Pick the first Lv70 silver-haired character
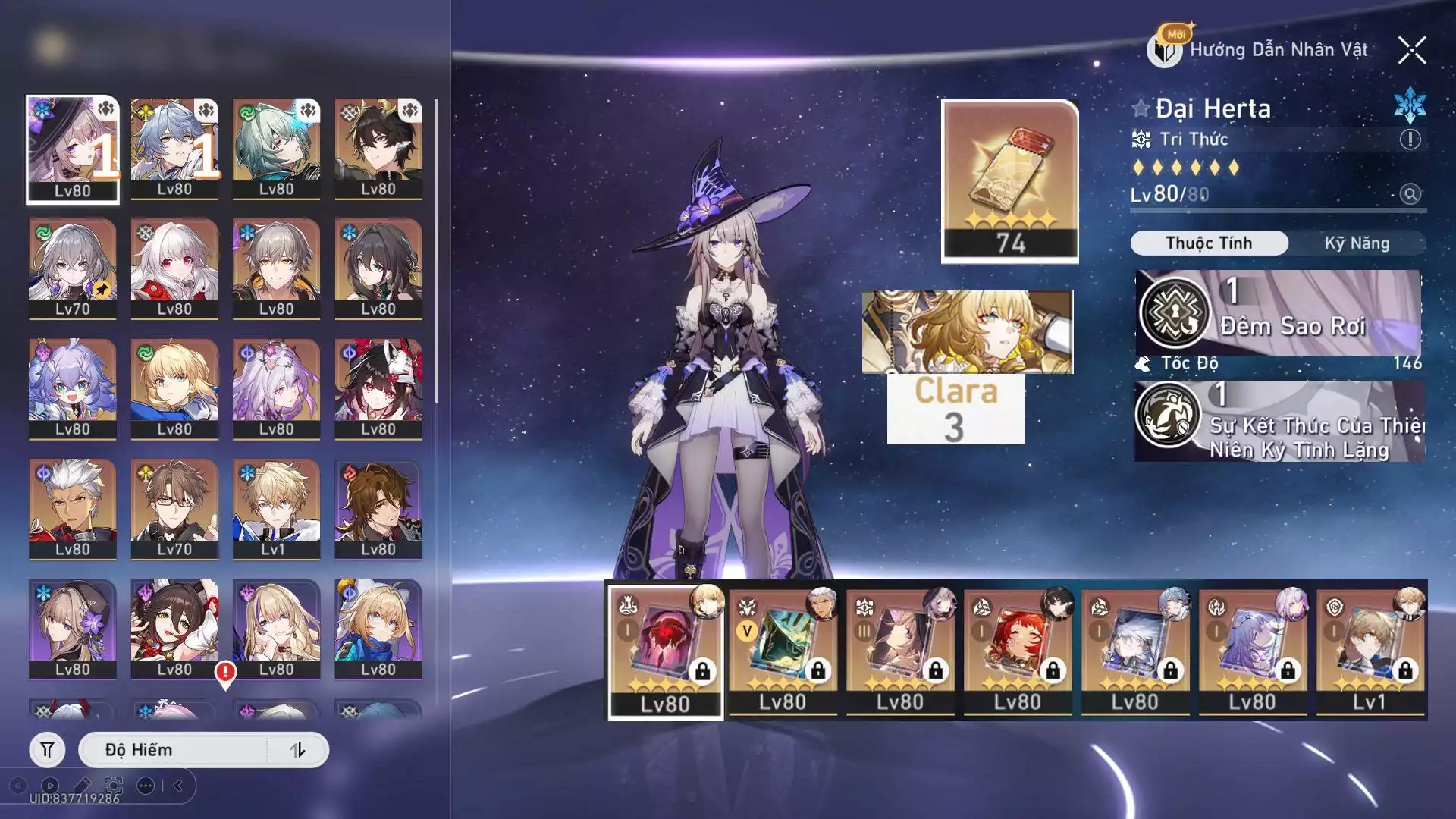The height and width of the screenshot is (819, 1456). click(73, 268)
